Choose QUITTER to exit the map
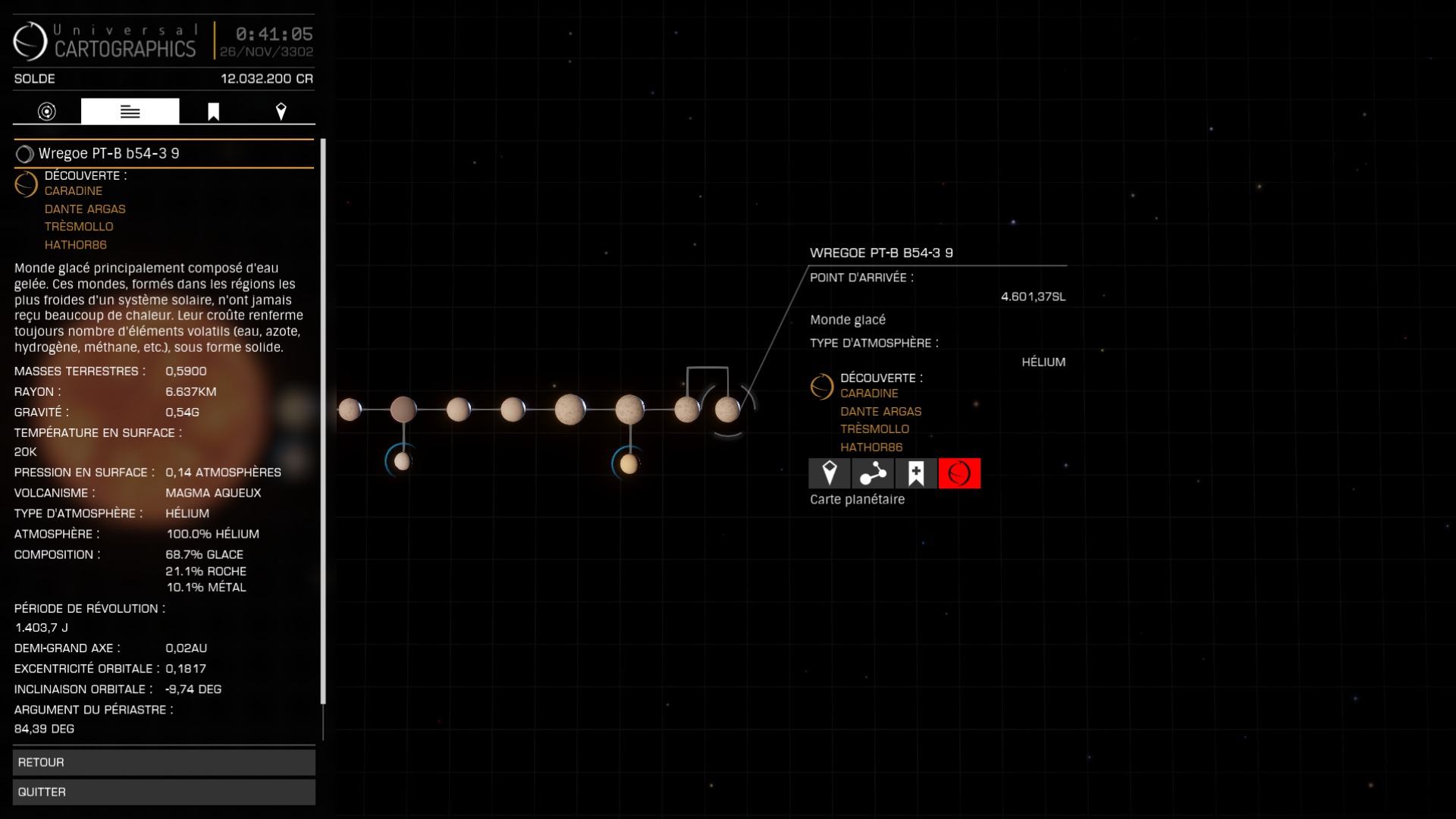This screenshot has width=1456, height=819. pos(164,792)
